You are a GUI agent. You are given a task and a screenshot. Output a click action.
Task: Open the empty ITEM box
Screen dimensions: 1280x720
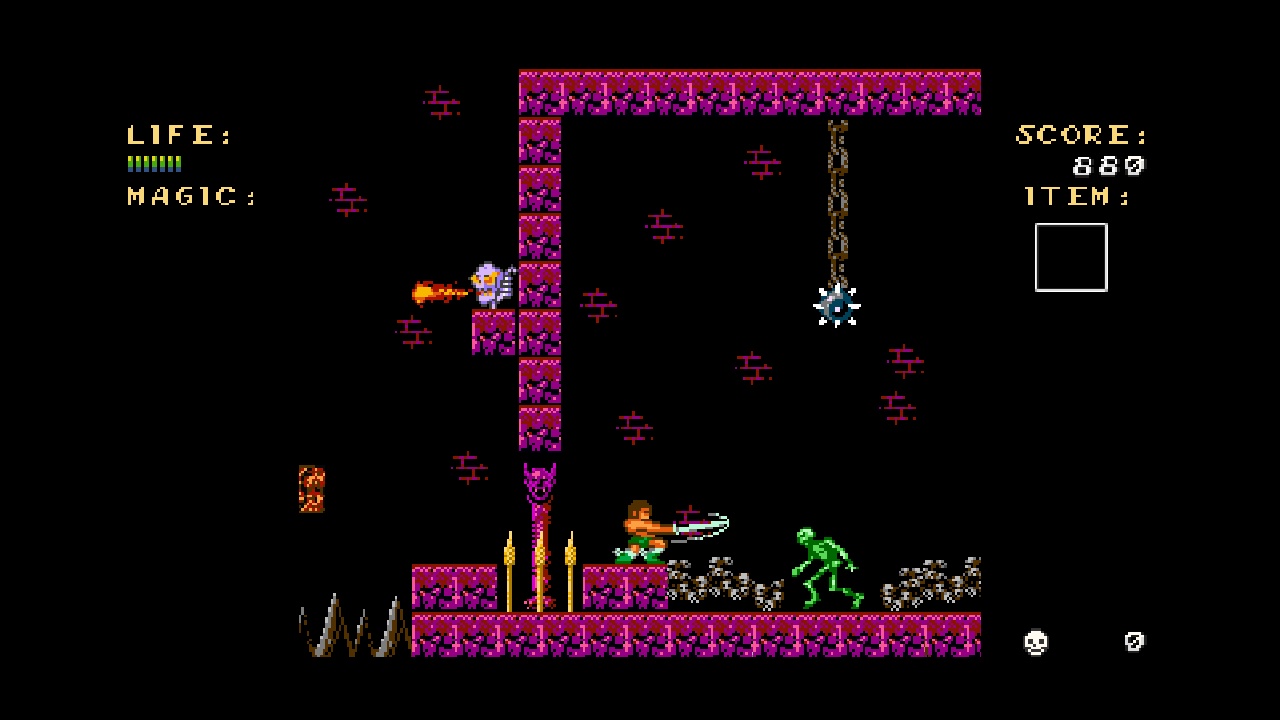coord(1070,257)
